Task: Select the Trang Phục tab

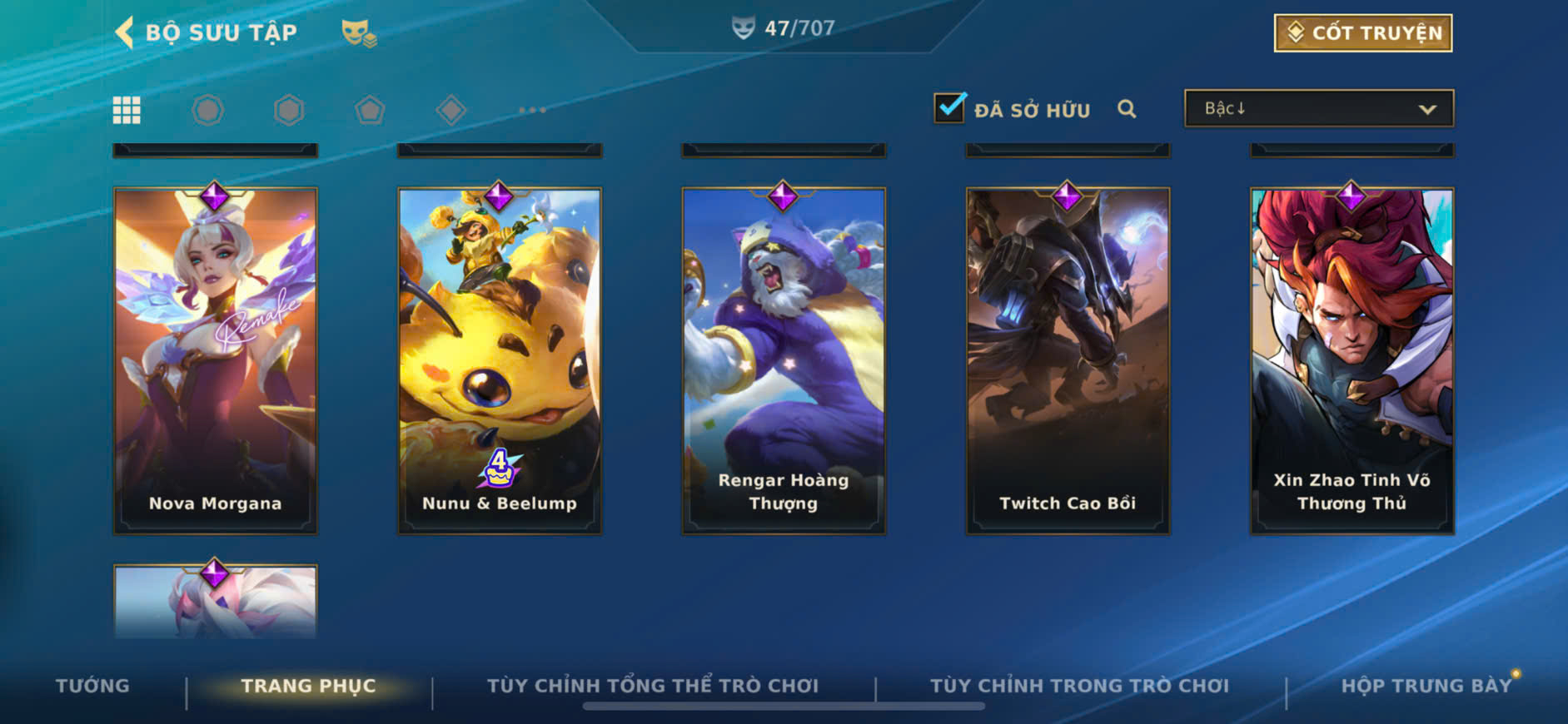Action: pos(308,686)
